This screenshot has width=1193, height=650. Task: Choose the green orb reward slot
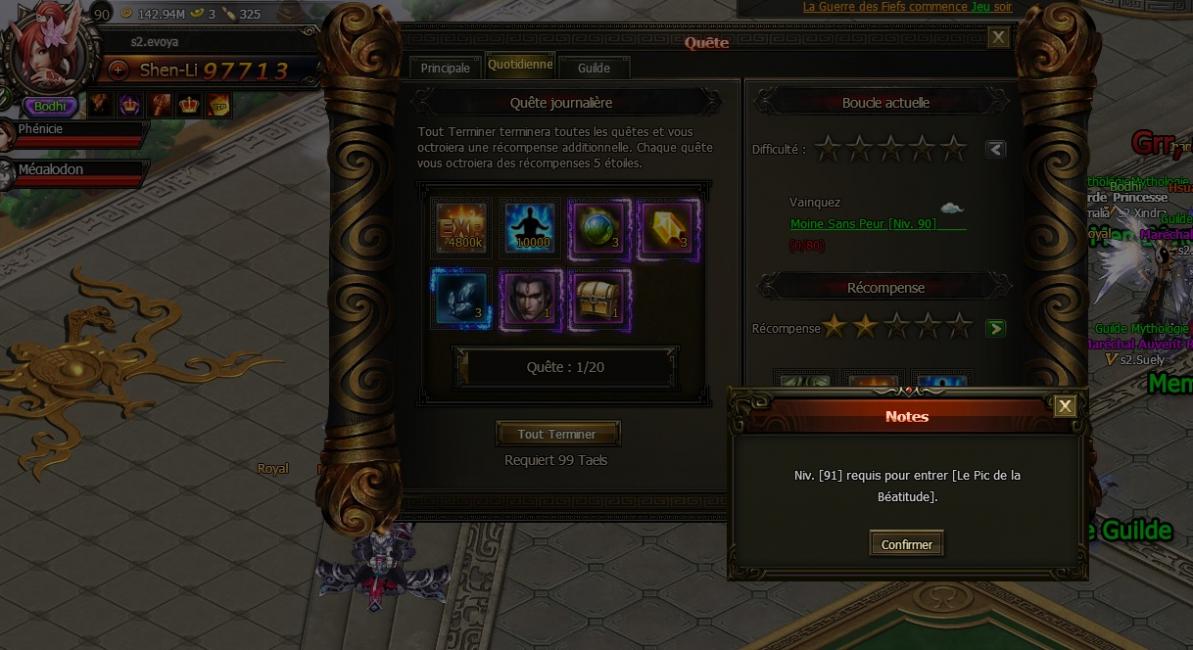599,226
